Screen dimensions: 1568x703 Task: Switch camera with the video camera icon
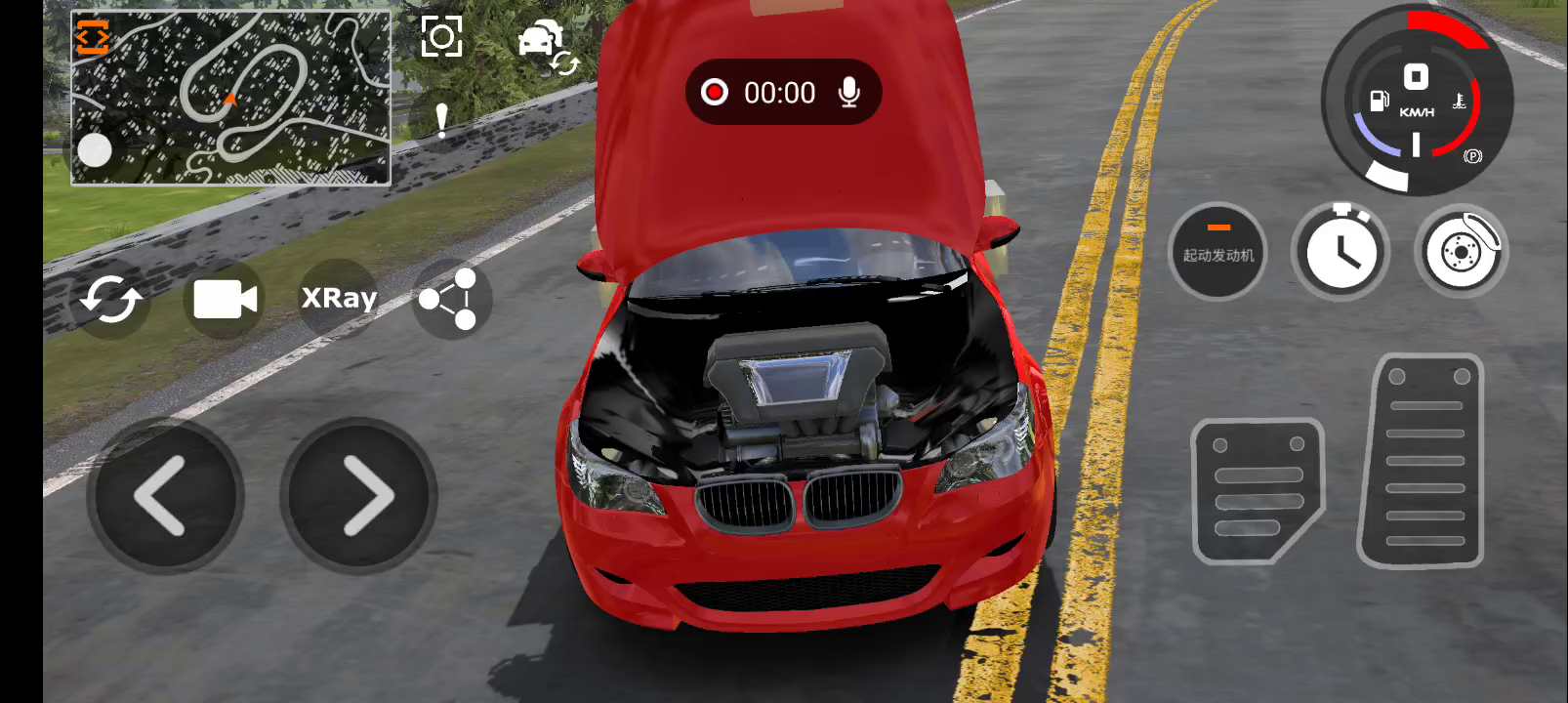coord(225,300)
